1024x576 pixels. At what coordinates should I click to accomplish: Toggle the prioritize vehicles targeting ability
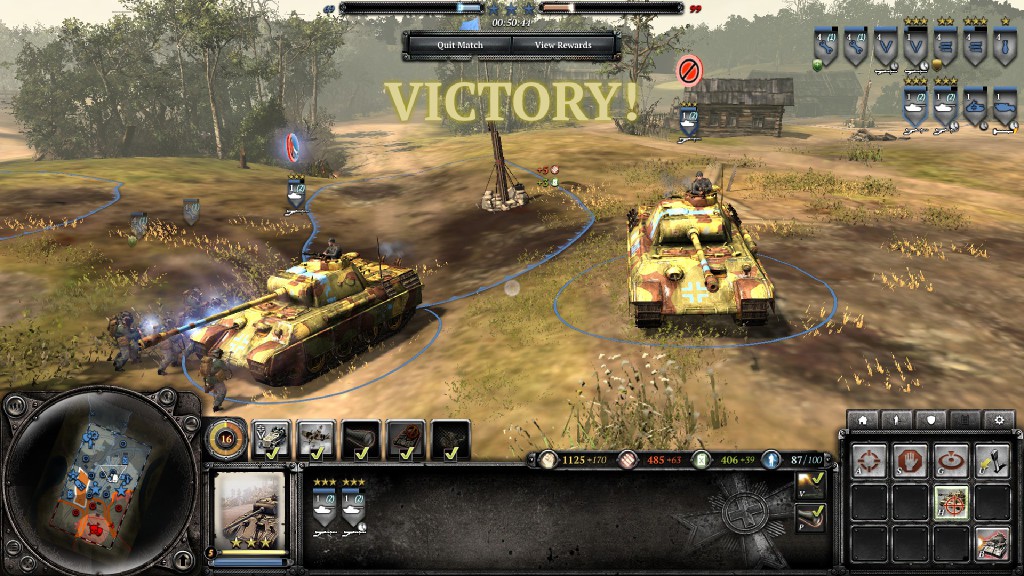click(x=951, y=501)
